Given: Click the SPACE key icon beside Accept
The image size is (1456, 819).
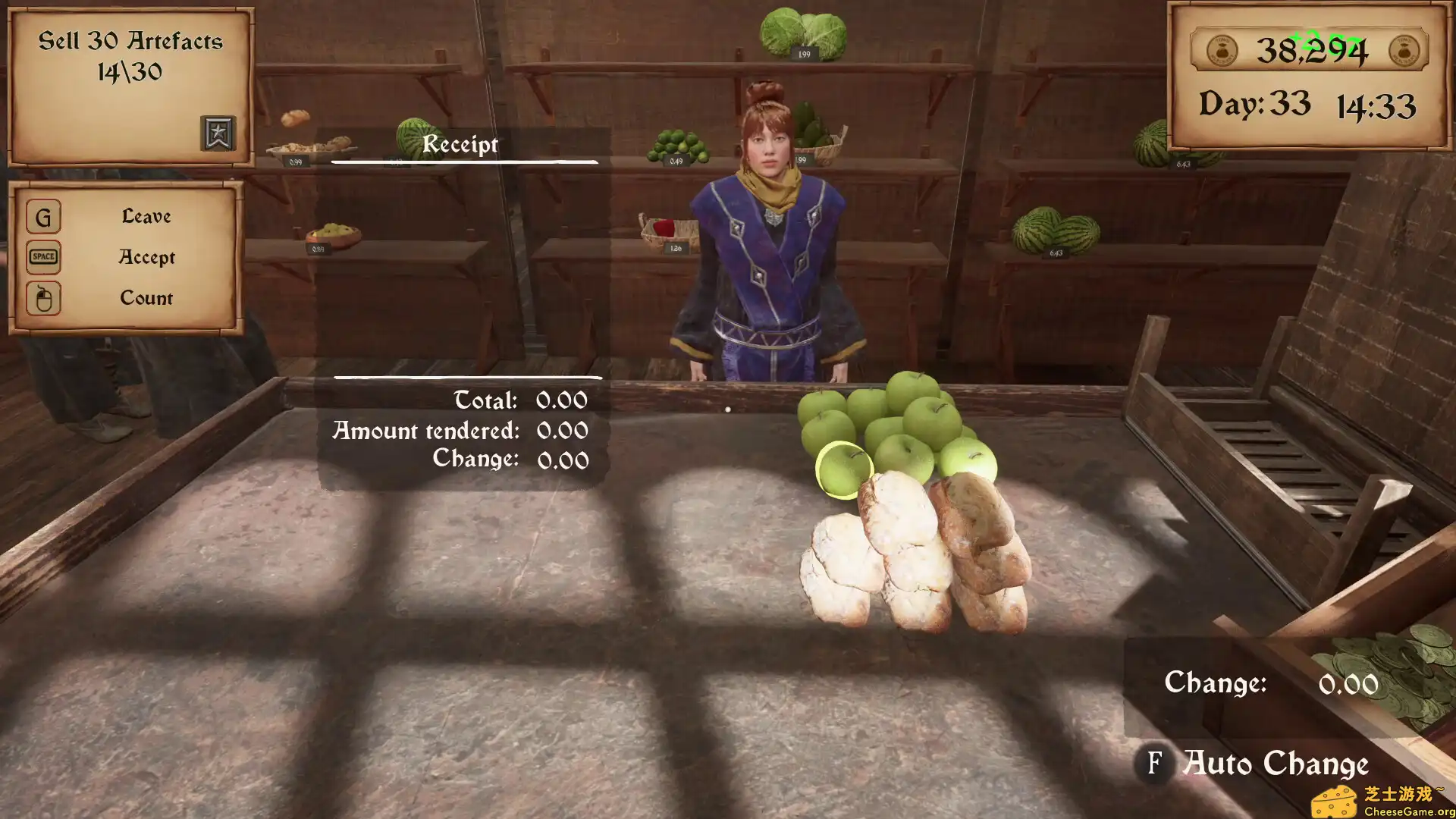Looking at the screenshot, I should coord(43,258).
